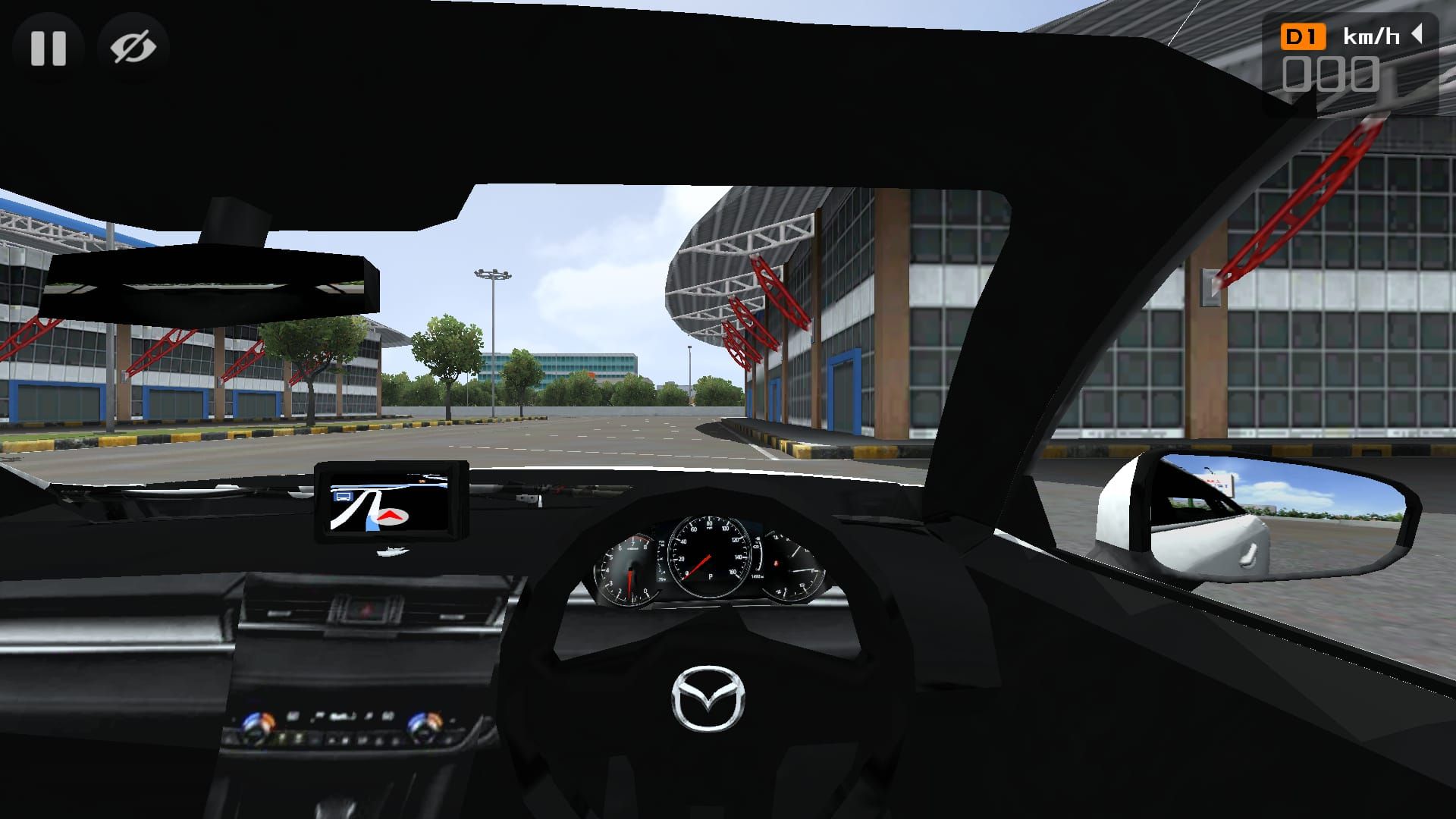Click the P gear indicator inside the speedometer
The image size is (1456, 819).
coord(711,576)
